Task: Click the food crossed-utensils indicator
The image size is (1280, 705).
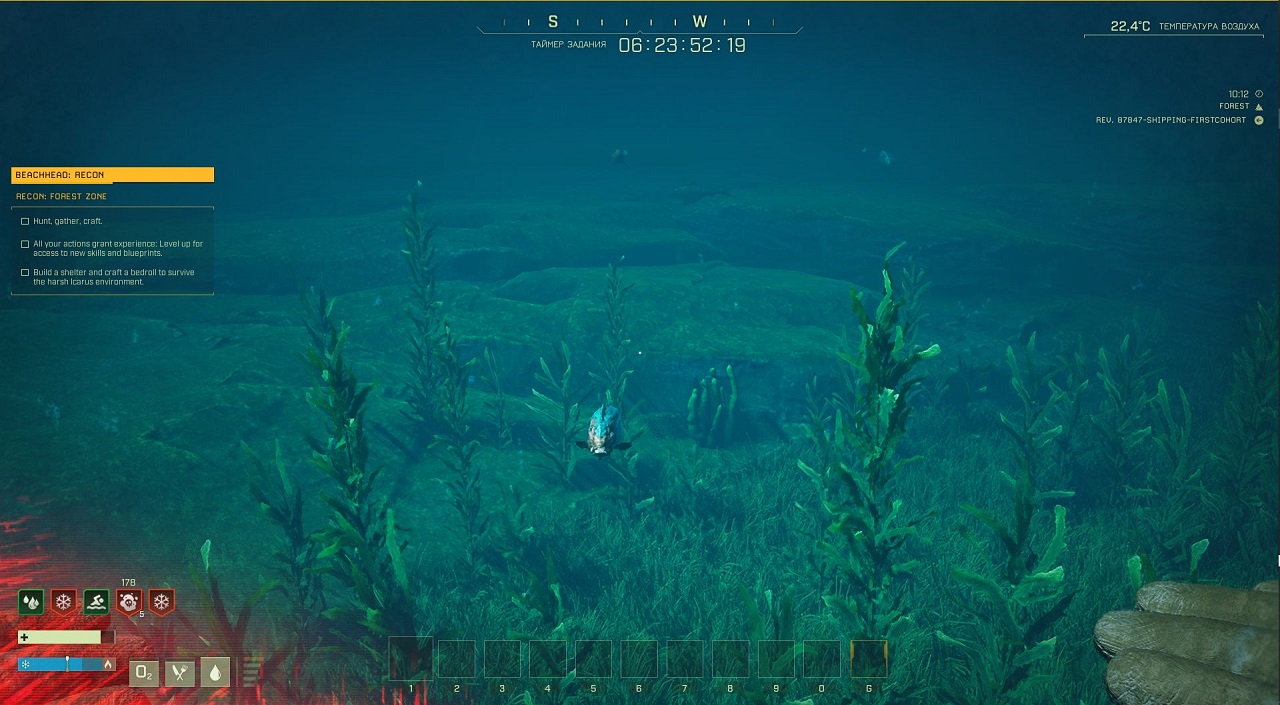Action: 180,672
